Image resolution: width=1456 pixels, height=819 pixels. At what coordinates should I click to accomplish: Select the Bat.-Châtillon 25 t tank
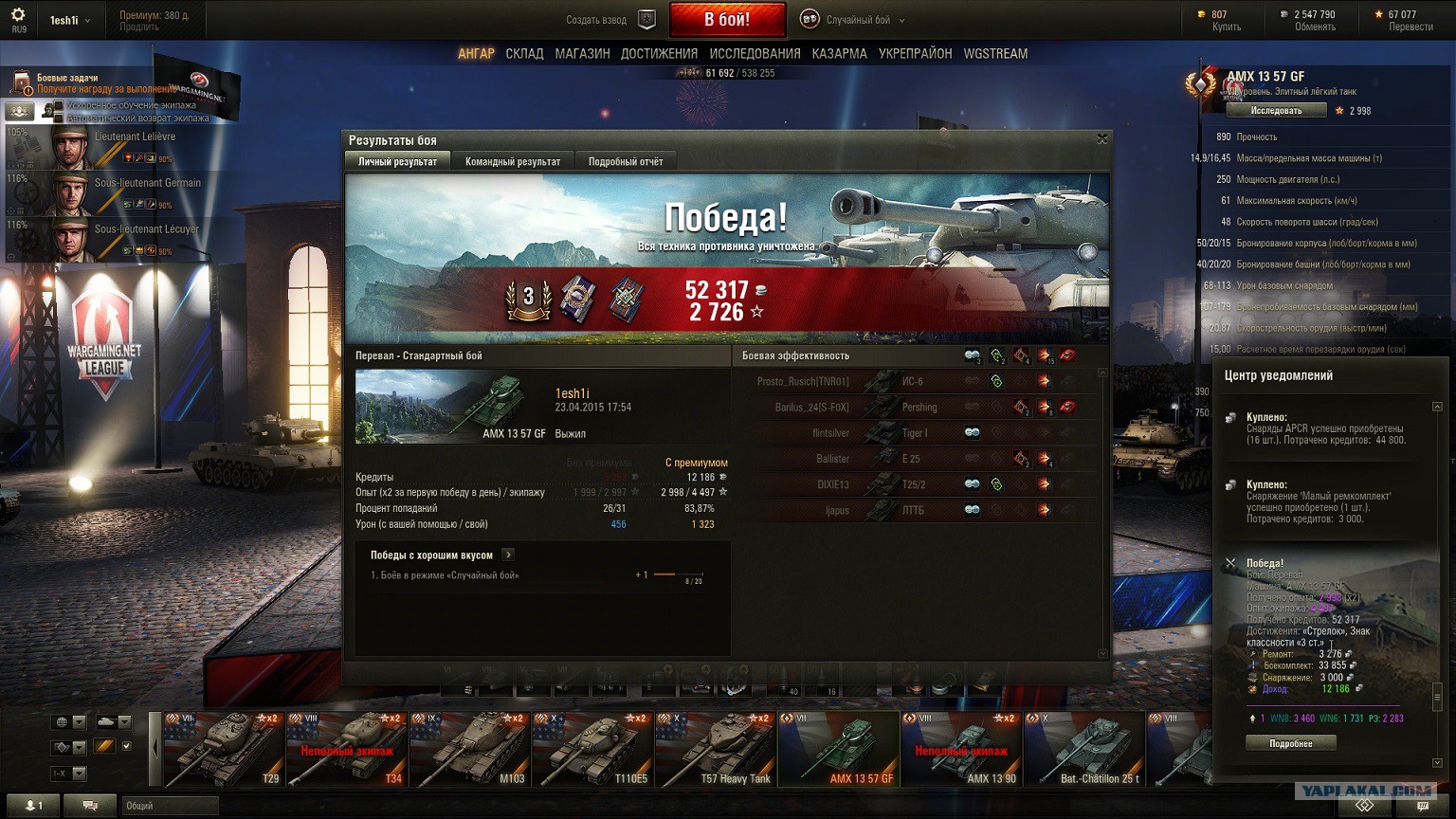(1083, 750)
